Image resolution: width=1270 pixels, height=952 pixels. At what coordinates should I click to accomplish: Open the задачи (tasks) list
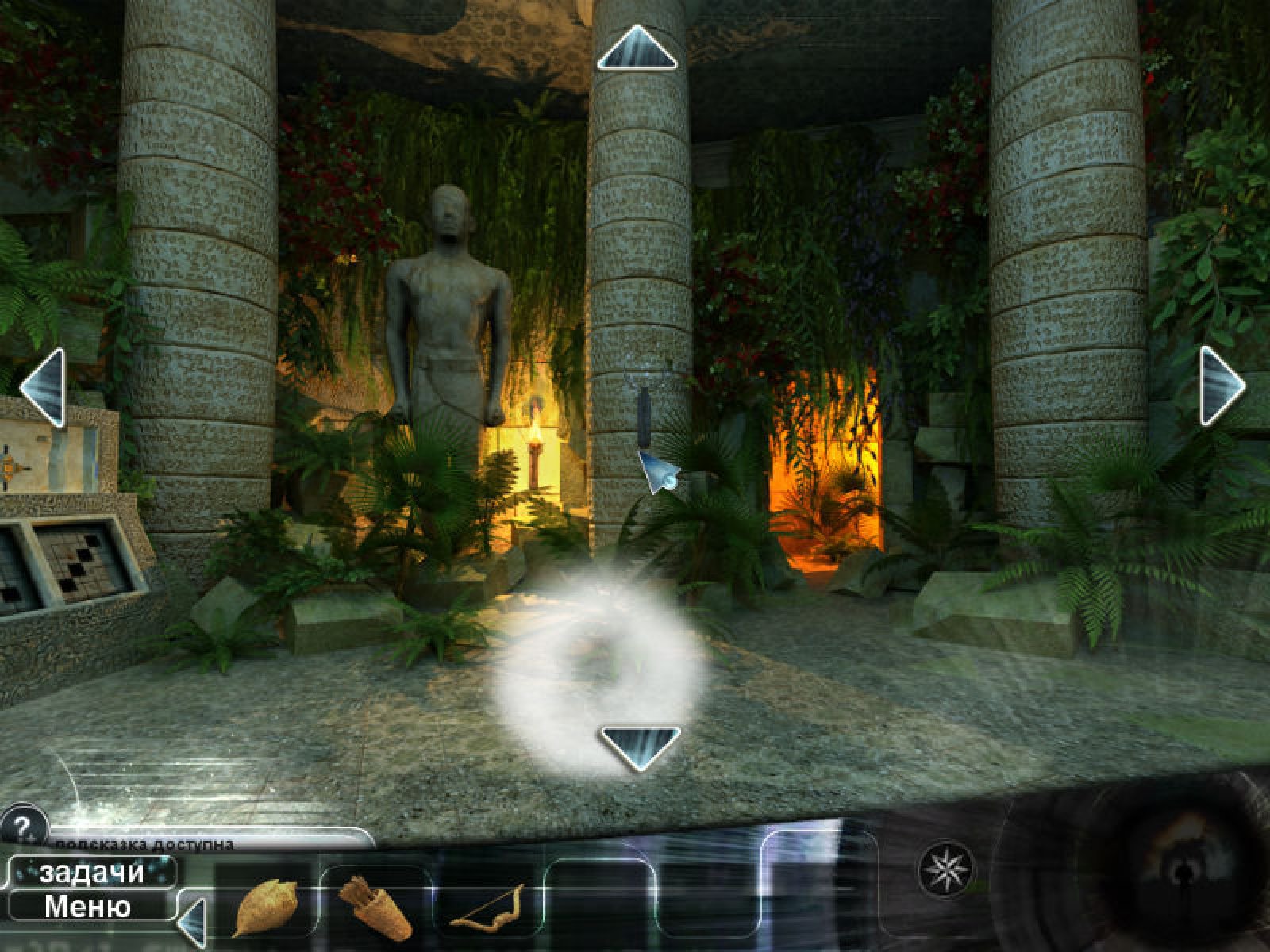(91, 873)
